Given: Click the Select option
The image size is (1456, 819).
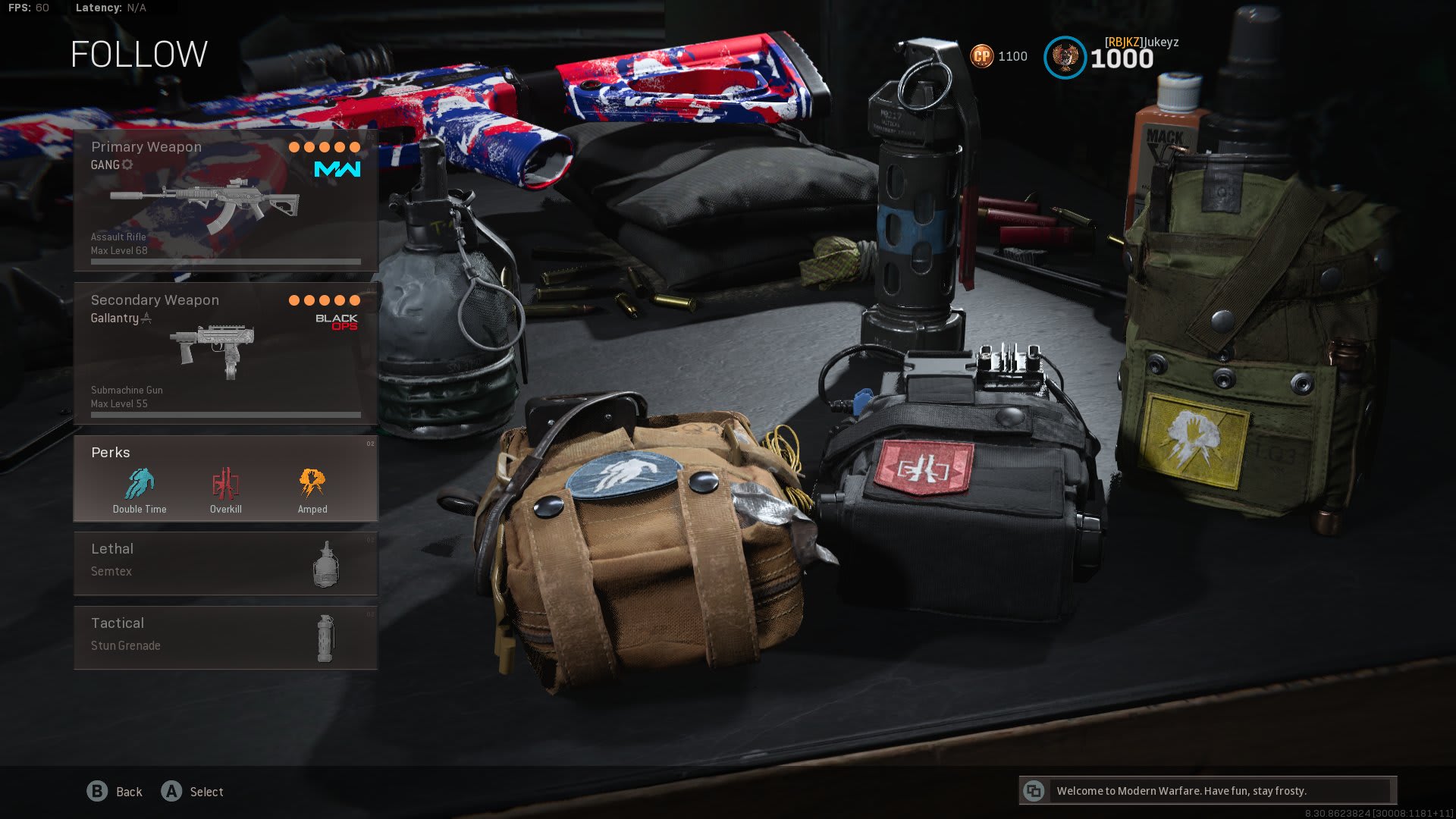Looking at the screenshot, I should [x=193, y=792].
